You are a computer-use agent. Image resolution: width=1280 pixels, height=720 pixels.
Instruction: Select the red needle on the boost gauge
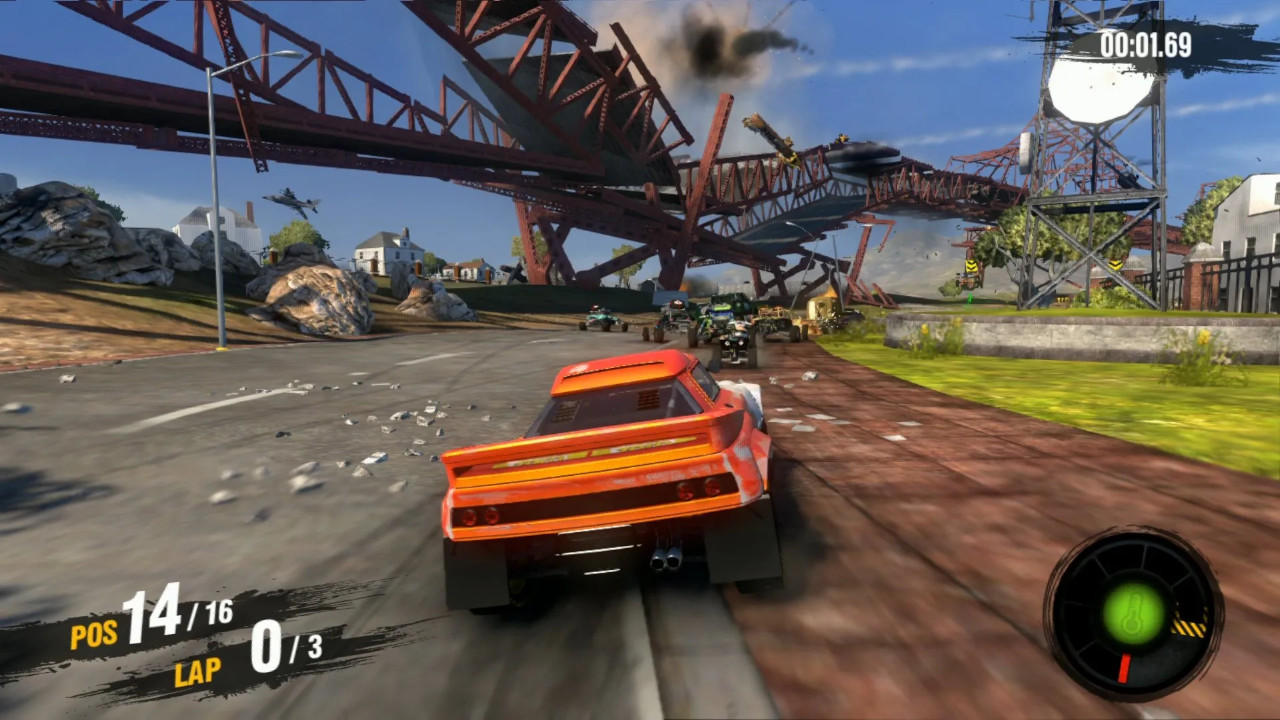coord(1125,665)
